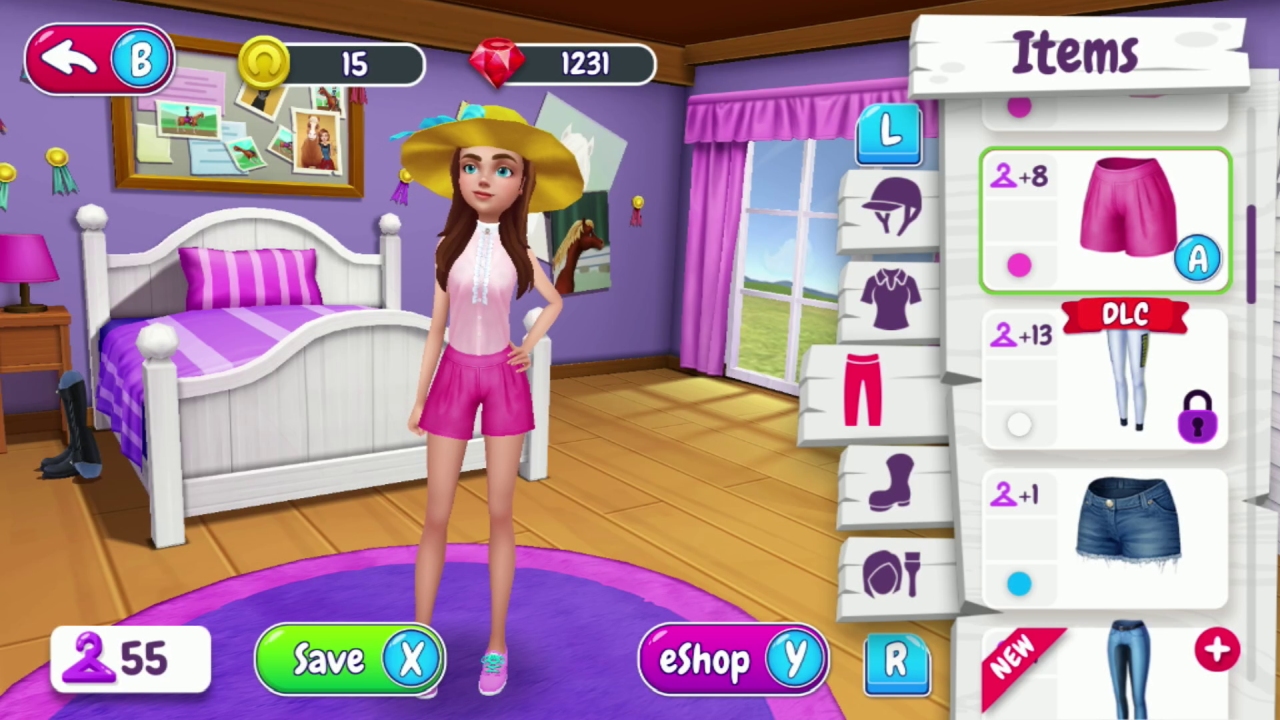Click the gold coin balance icon

pyautogui.click(x=263, y=63)
